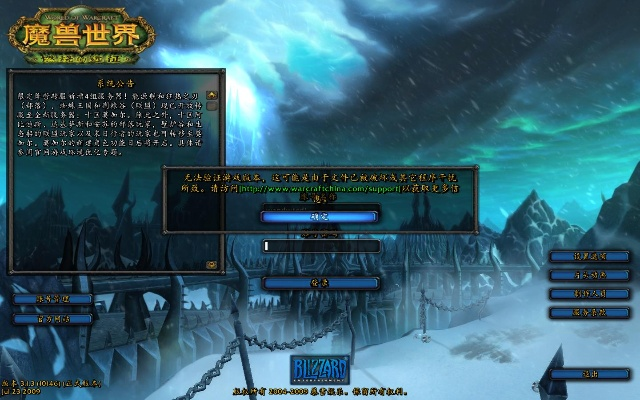Open 帐号管理 account management
The width and height of the screenshot is (640, 400).
pyautogui.click(x=52, y=299)
